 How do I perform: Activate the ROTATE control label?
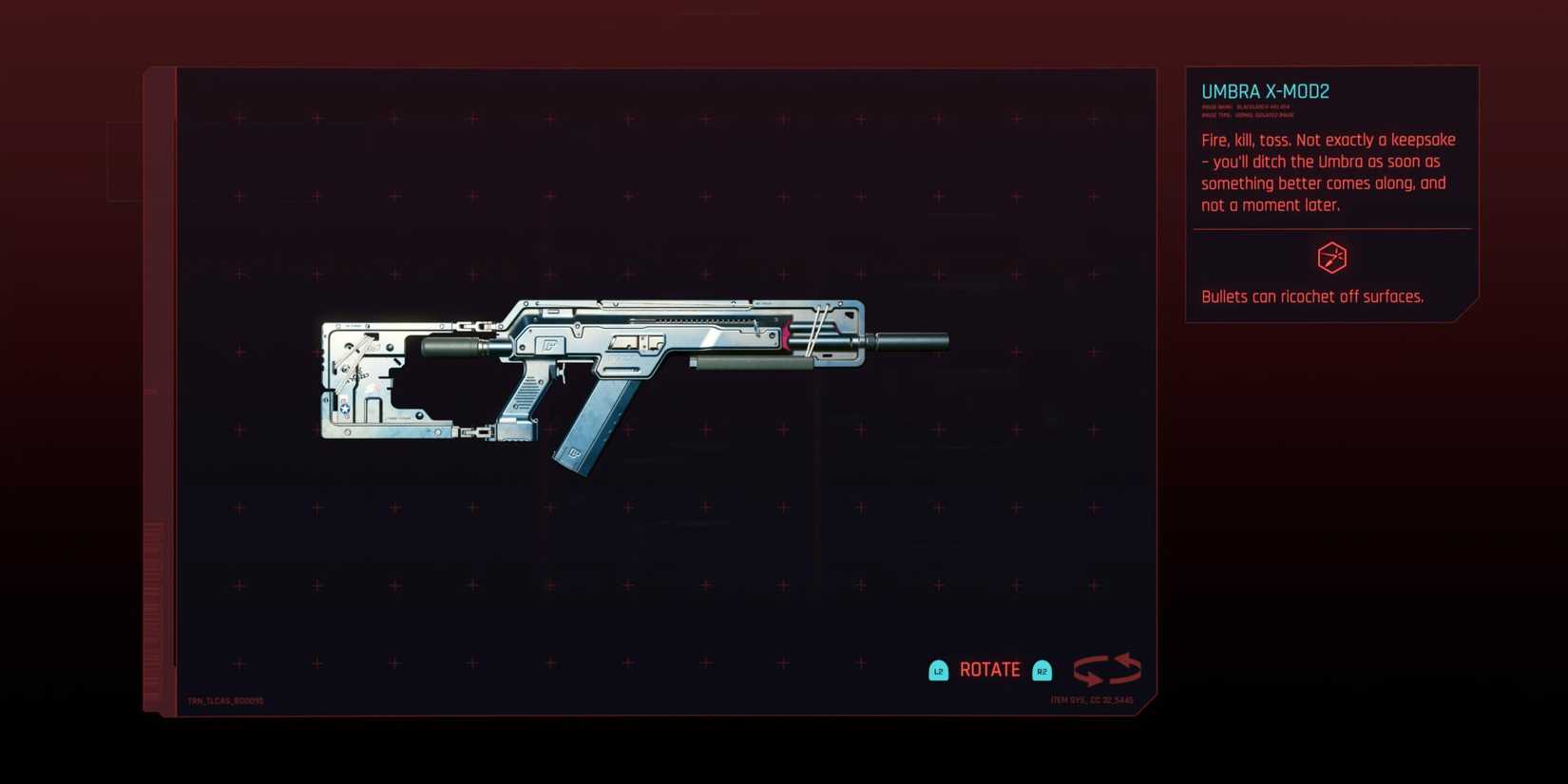pyautogui.click(x=989, y=670)
